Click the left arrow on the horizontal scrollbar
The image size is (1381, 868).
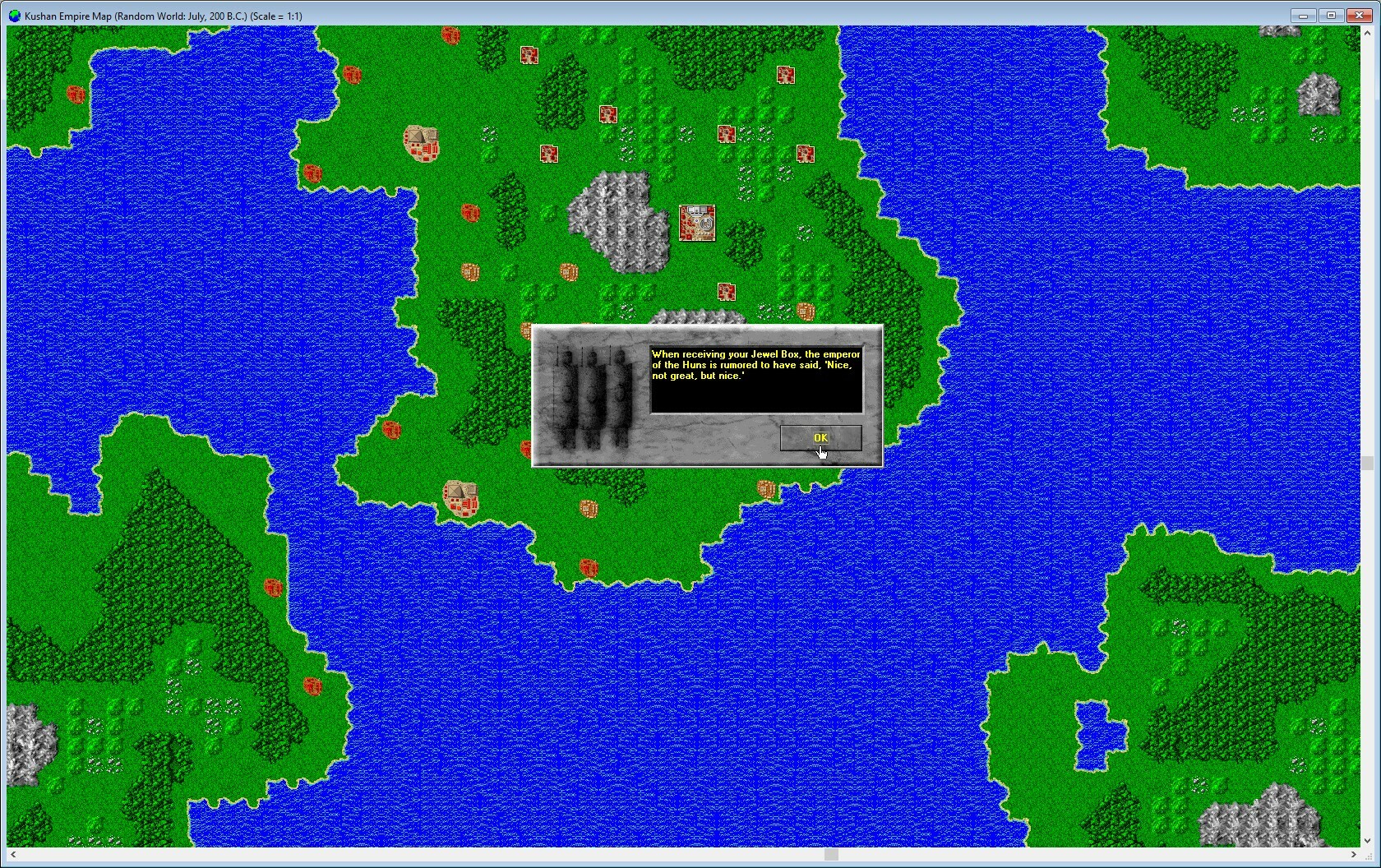click(x=12, y=855)
